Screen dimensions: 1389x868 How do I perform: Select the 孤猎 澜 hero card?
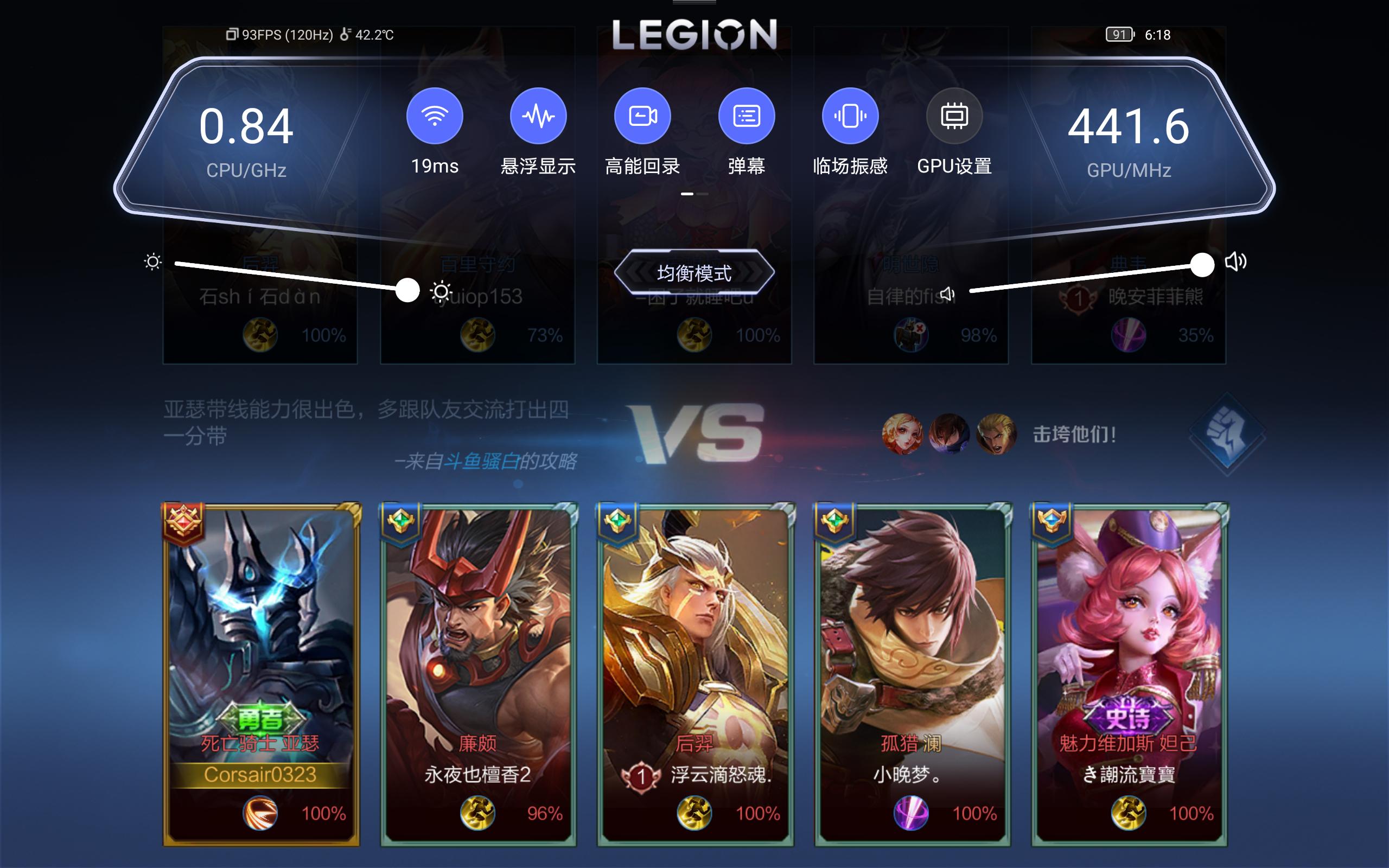tap(912, 673)
